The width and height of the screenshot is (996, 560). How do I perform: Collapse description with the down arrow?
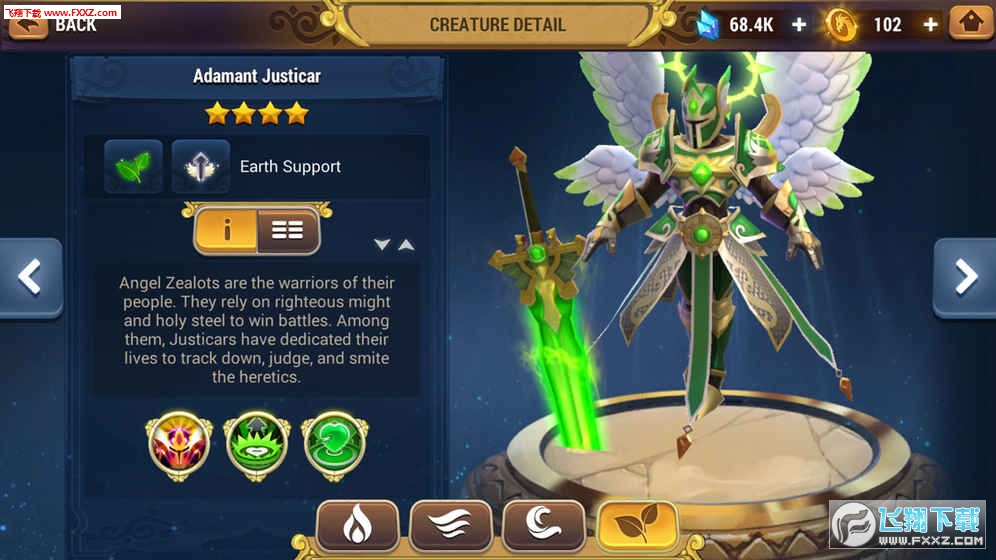point(382,244)
